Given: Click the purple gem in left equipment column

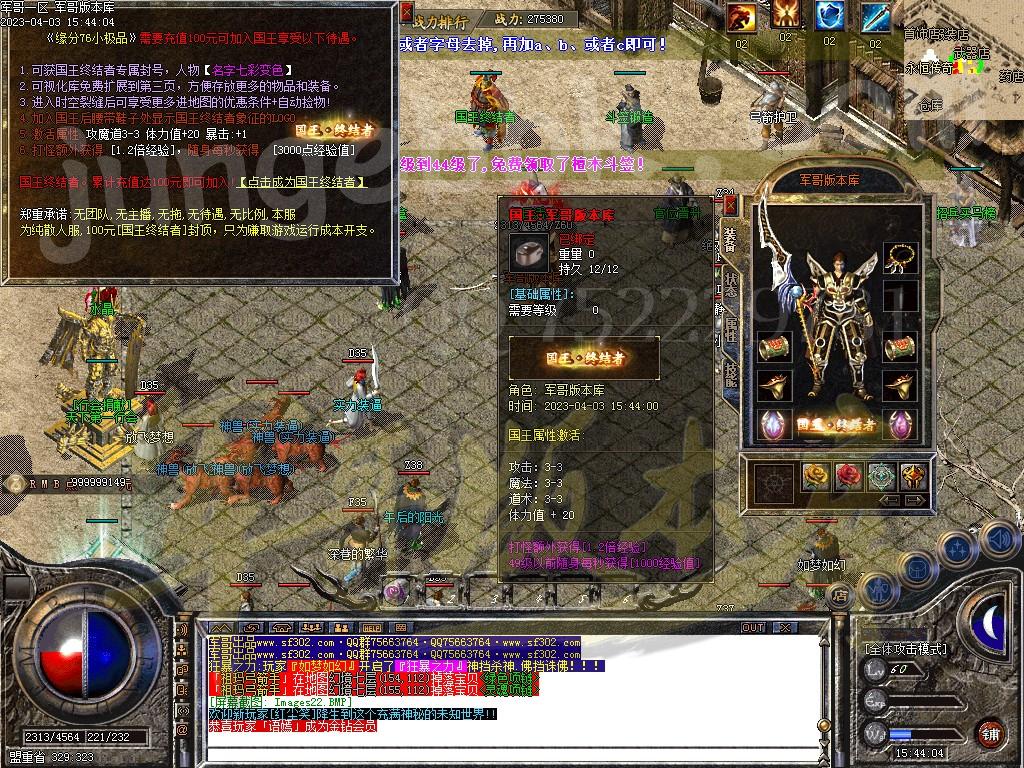Looking at the screenshot, I should click(x=773, y=424).
